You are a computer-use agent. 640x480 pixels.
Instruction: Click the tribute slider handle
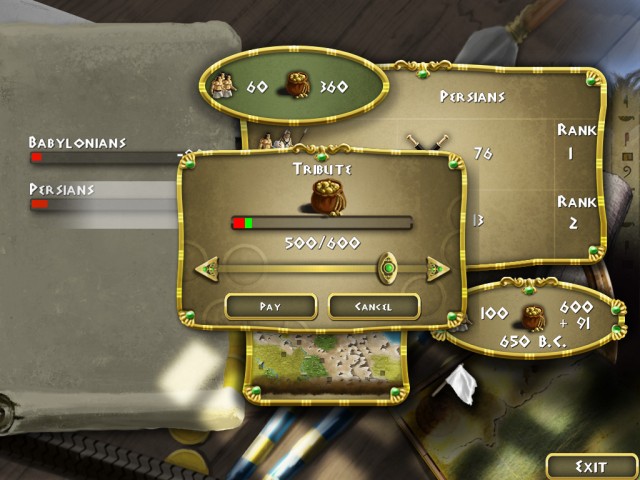click(x=387, y=267)
